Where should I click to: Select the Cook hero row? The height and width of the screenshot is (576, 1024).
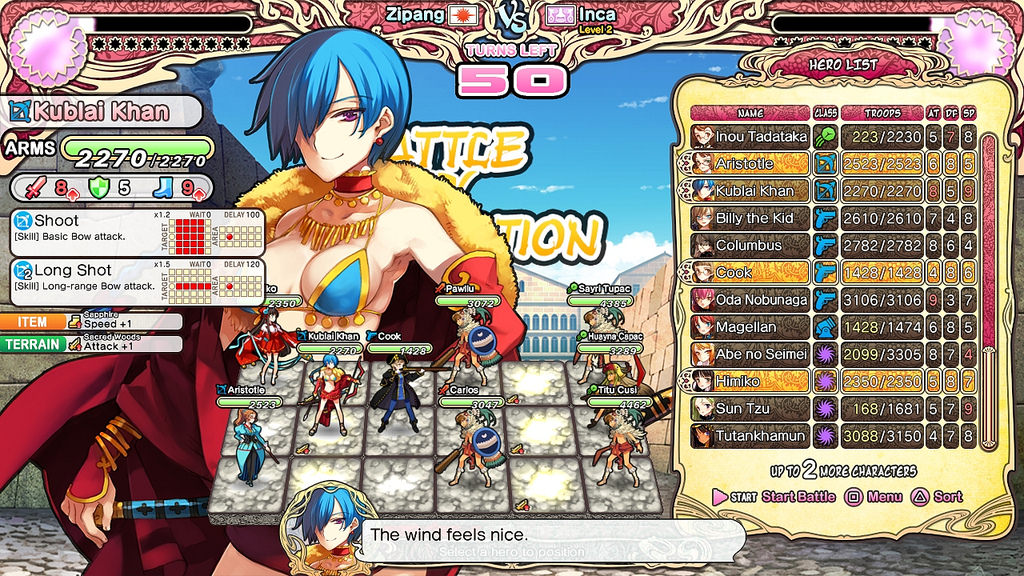click(x=760, y=272)
